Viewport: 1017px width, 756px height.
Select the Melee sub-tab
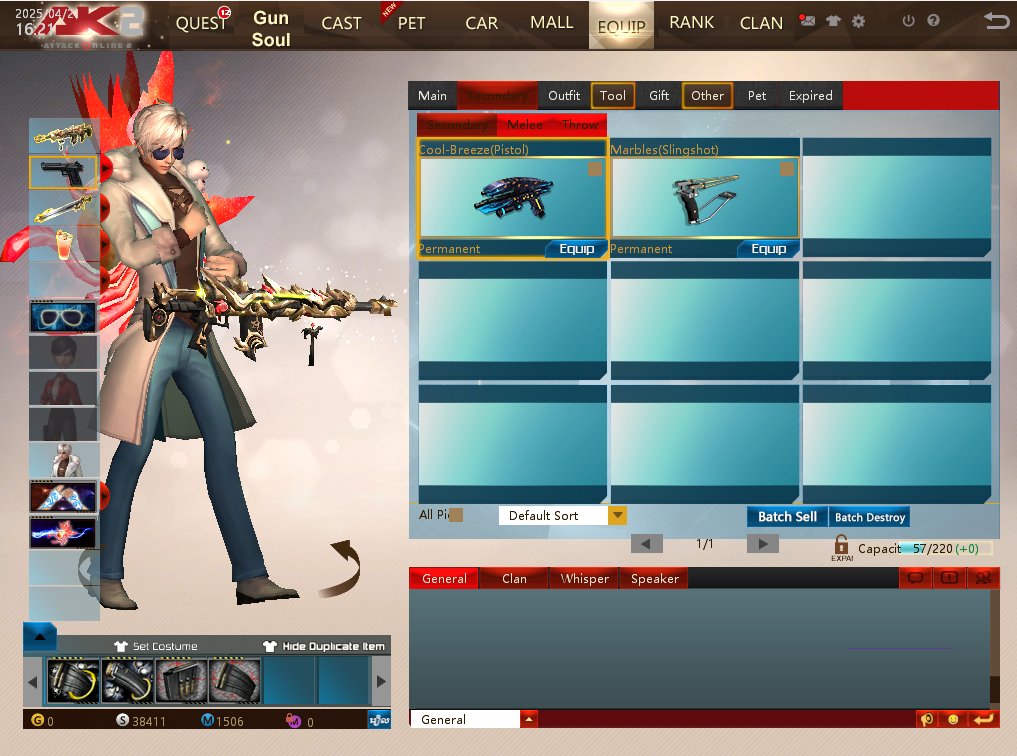pyautogui.click(x=525, y=125)
